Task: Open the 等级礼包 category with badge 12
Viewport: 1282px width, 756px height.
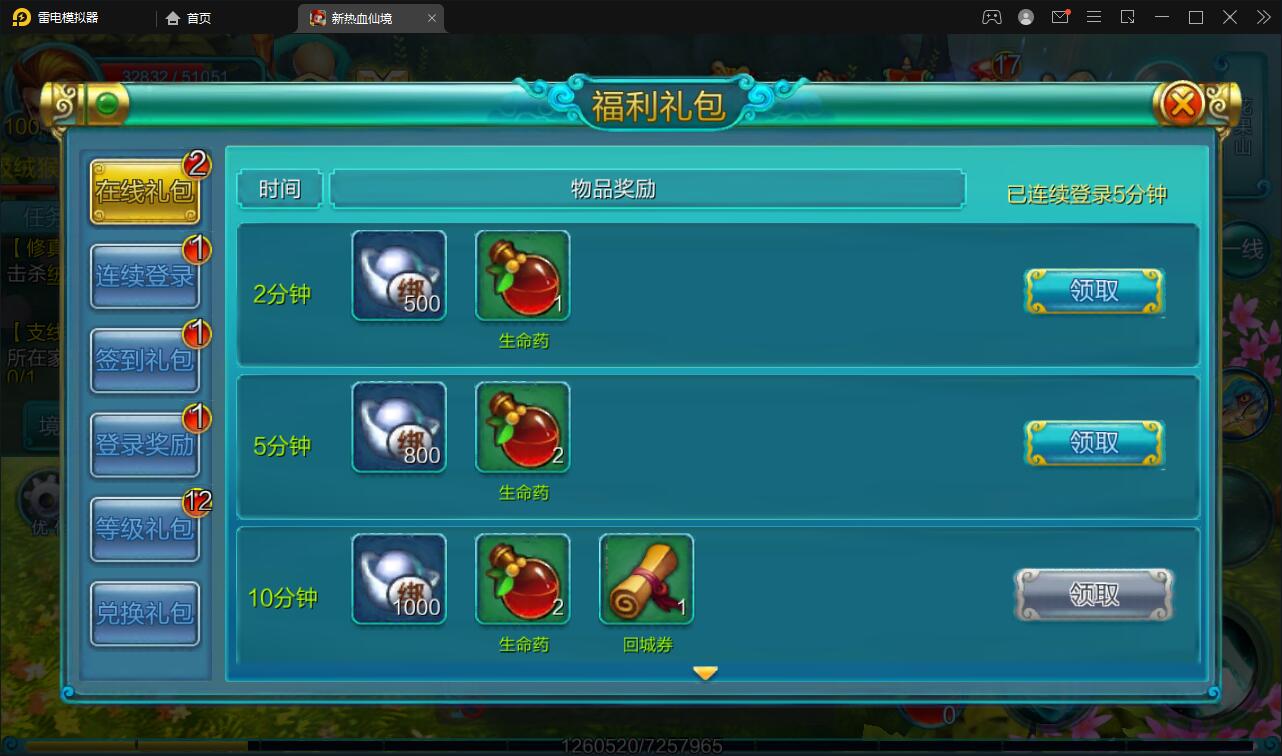Action: point(144,529)
